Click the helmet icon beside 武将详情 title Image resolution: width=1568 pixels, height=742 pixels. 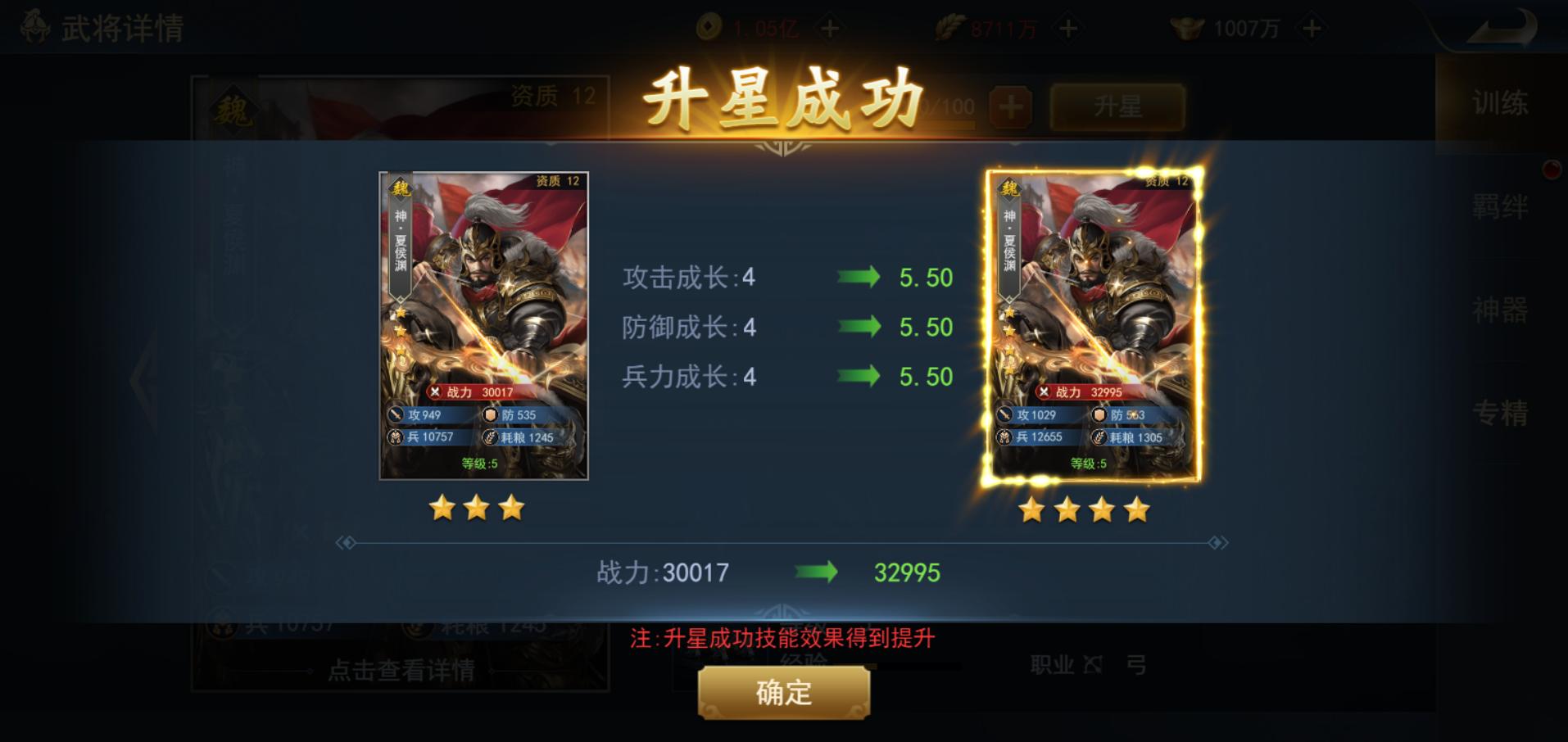click(33, 25)
